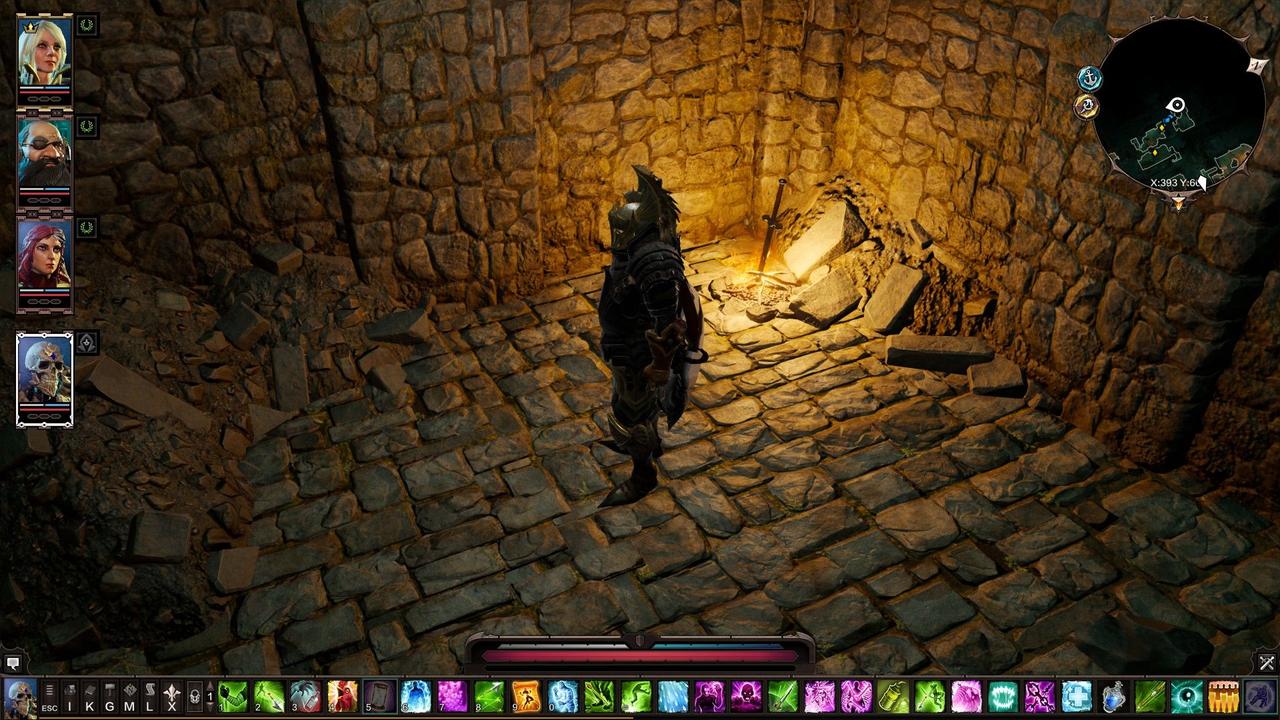Use the orange scroll in slot 9
The image size is (1280, 720).
[x=526, y=695]
